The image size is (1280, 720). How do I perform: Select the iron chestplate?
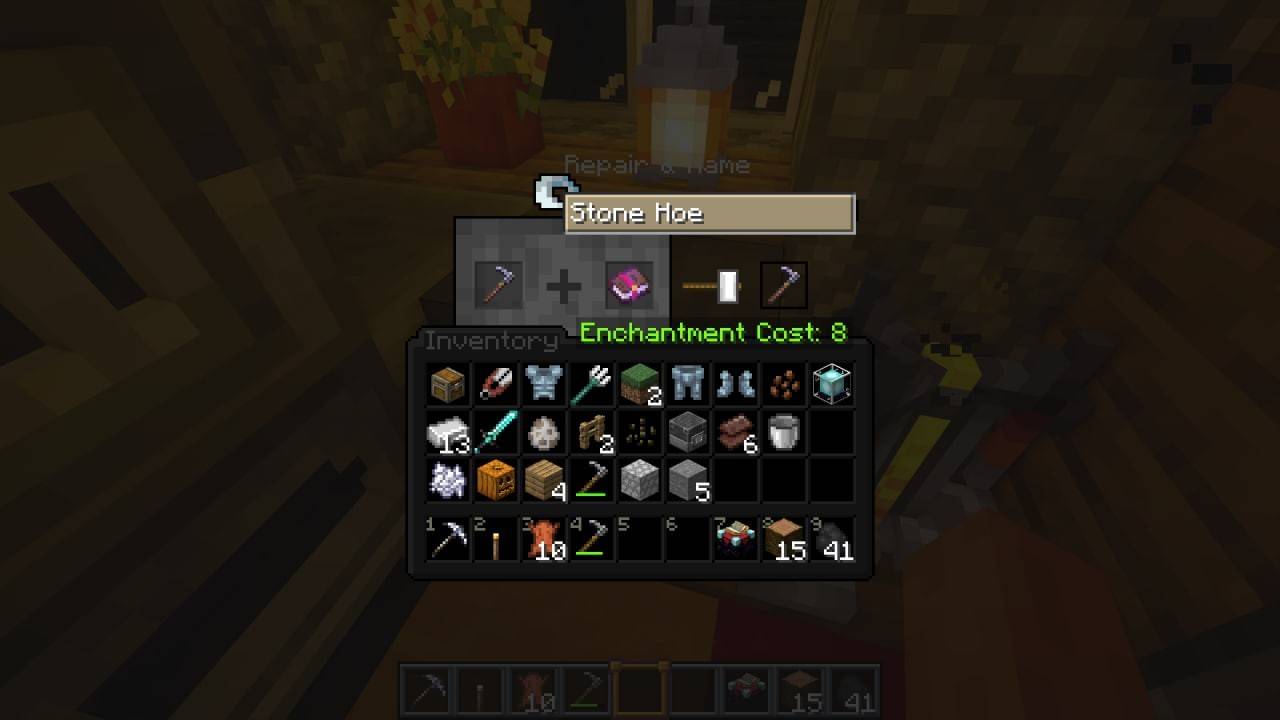[x=543, y=383]
